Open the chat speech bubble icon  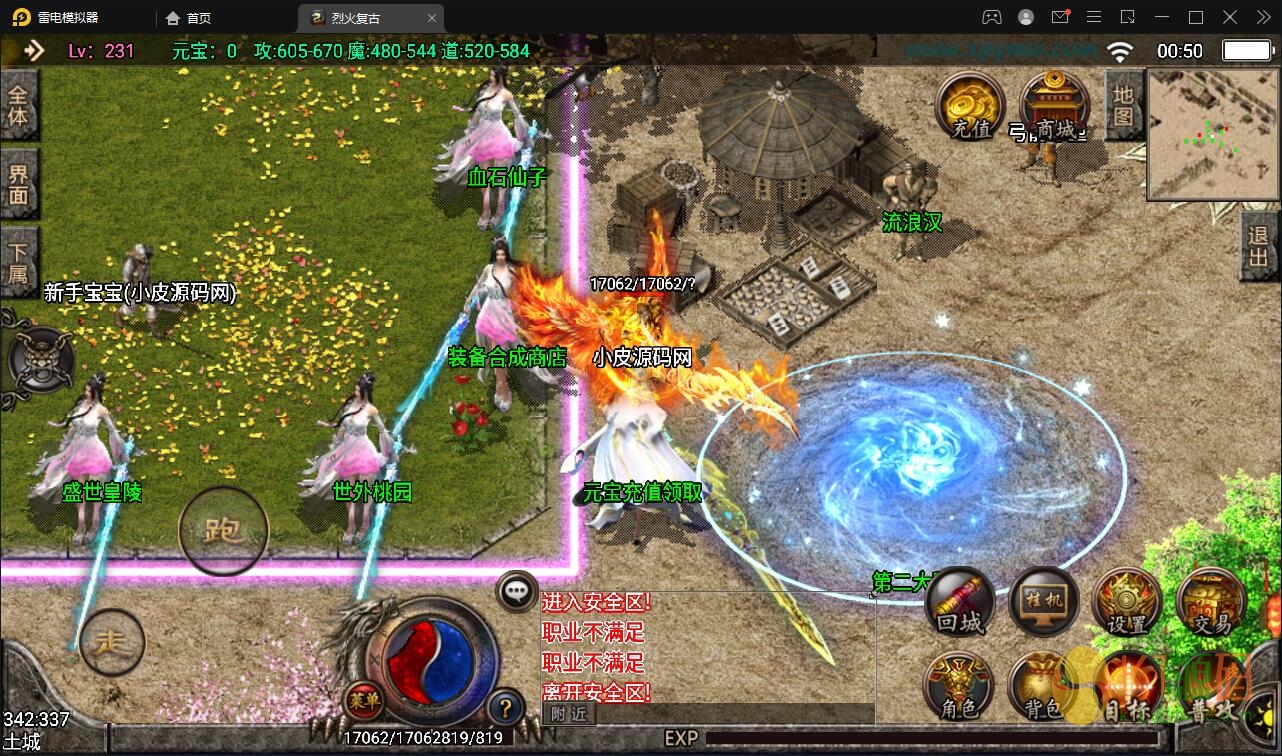[x=517, y=591]
